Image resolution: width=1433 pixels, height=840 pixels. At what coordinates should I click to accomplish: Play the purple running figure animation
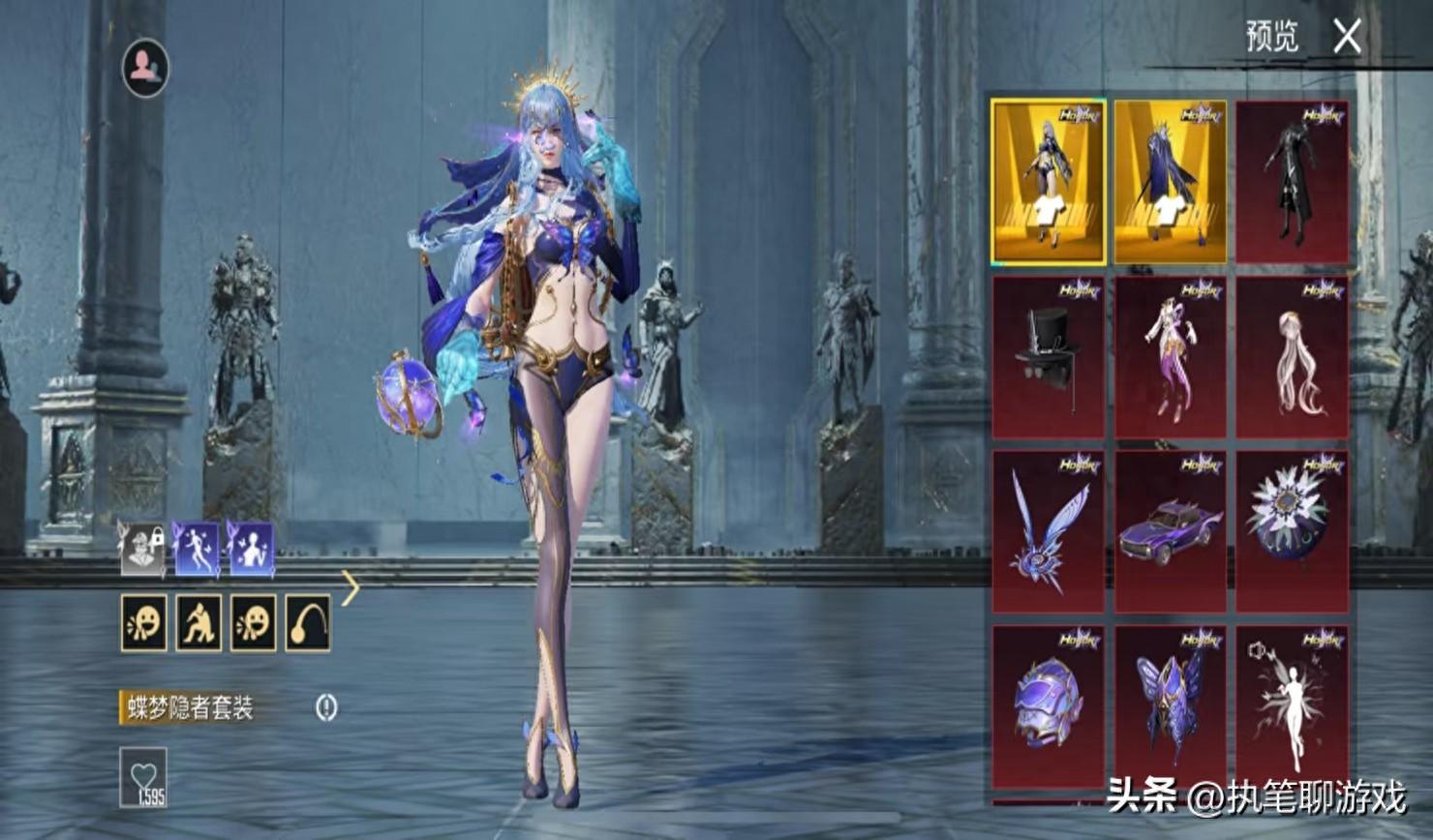tap(197, 549)
